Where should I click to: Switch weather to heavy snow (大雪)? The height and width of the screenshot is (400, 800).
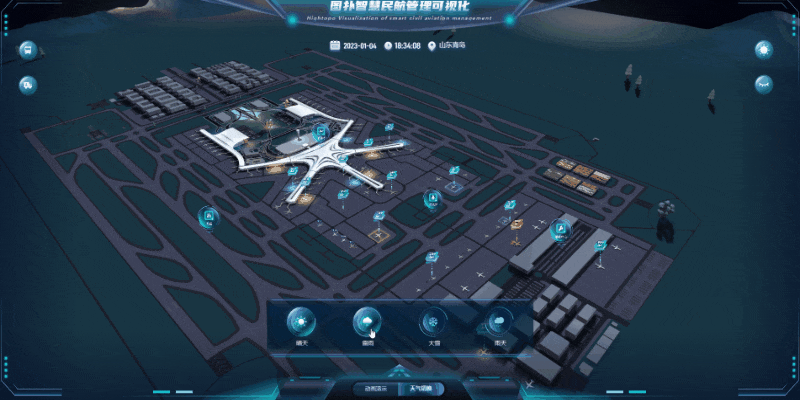(x=433, y=322)
